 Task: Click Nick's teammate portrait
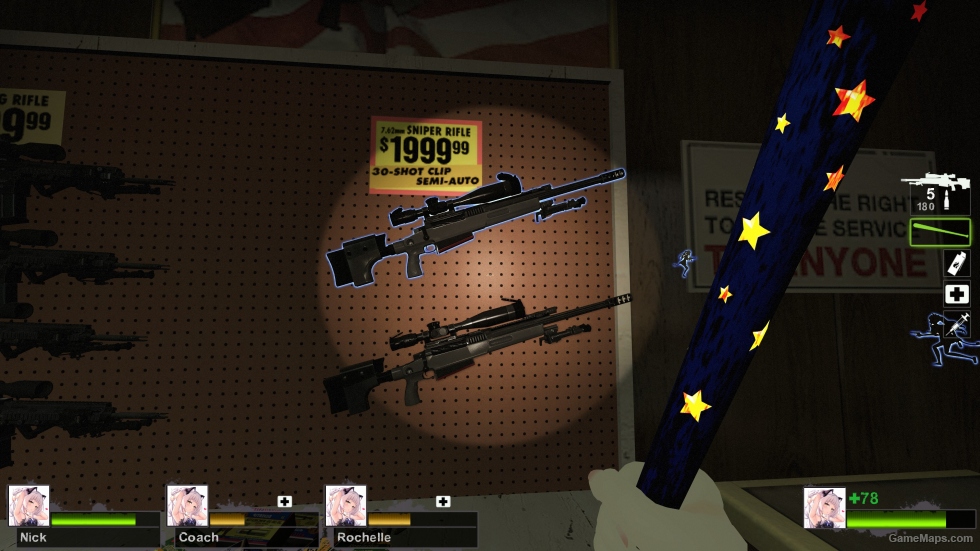pyautogui.click(x=29, y=506)
